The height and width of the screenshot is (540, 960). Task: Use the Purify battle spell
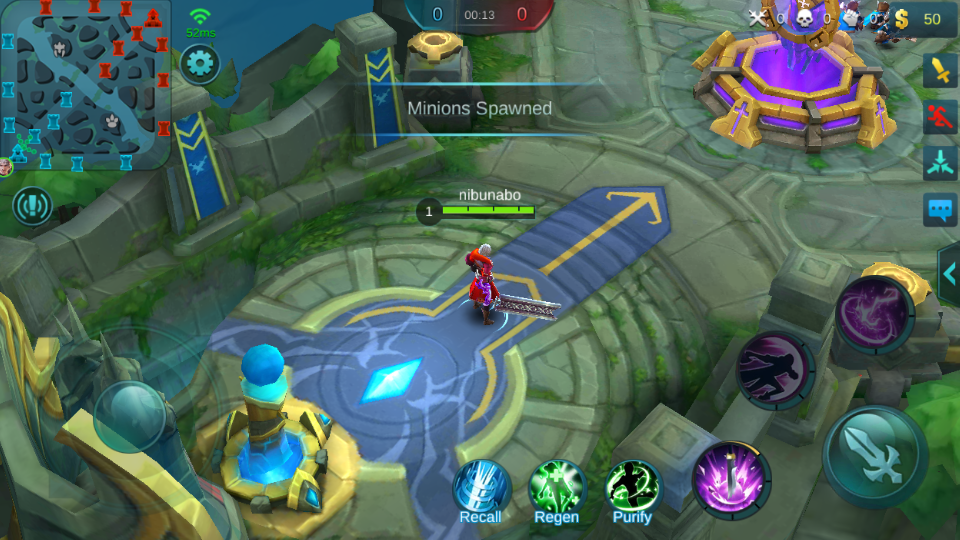point(632,490)
